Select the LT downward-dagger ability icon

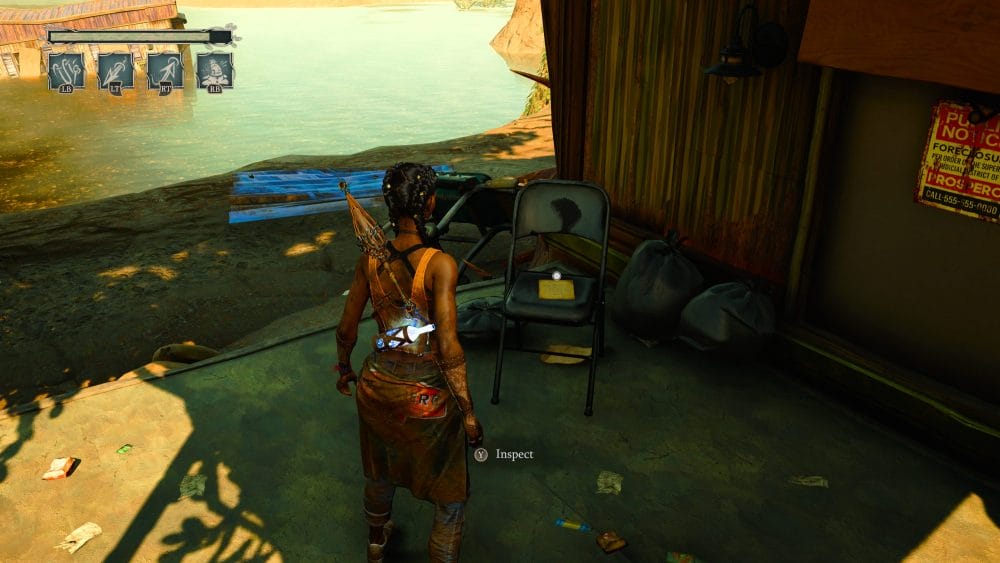(116, 70)
